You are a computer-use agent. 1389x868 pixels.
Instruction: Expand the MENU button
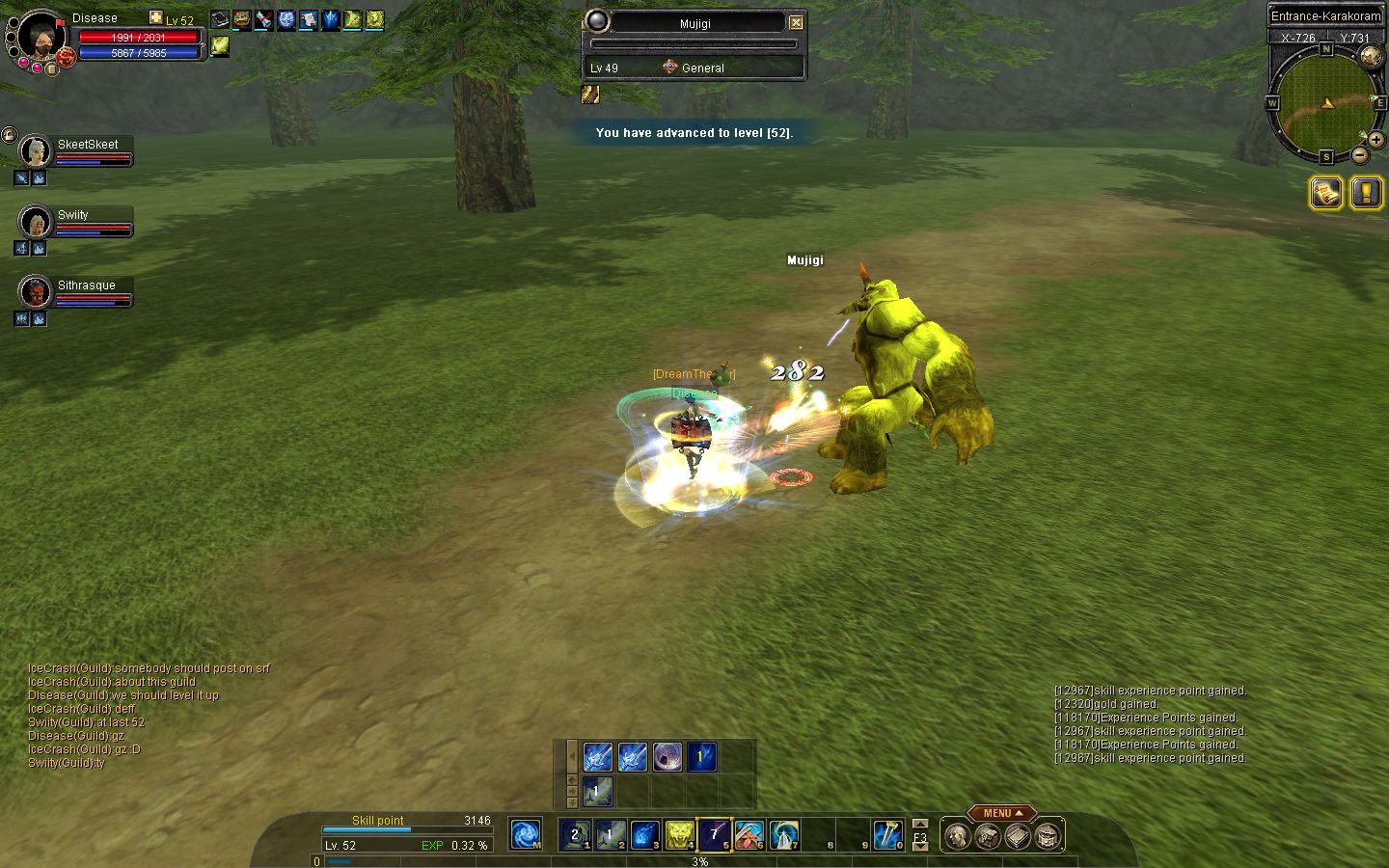point(1002,813)
